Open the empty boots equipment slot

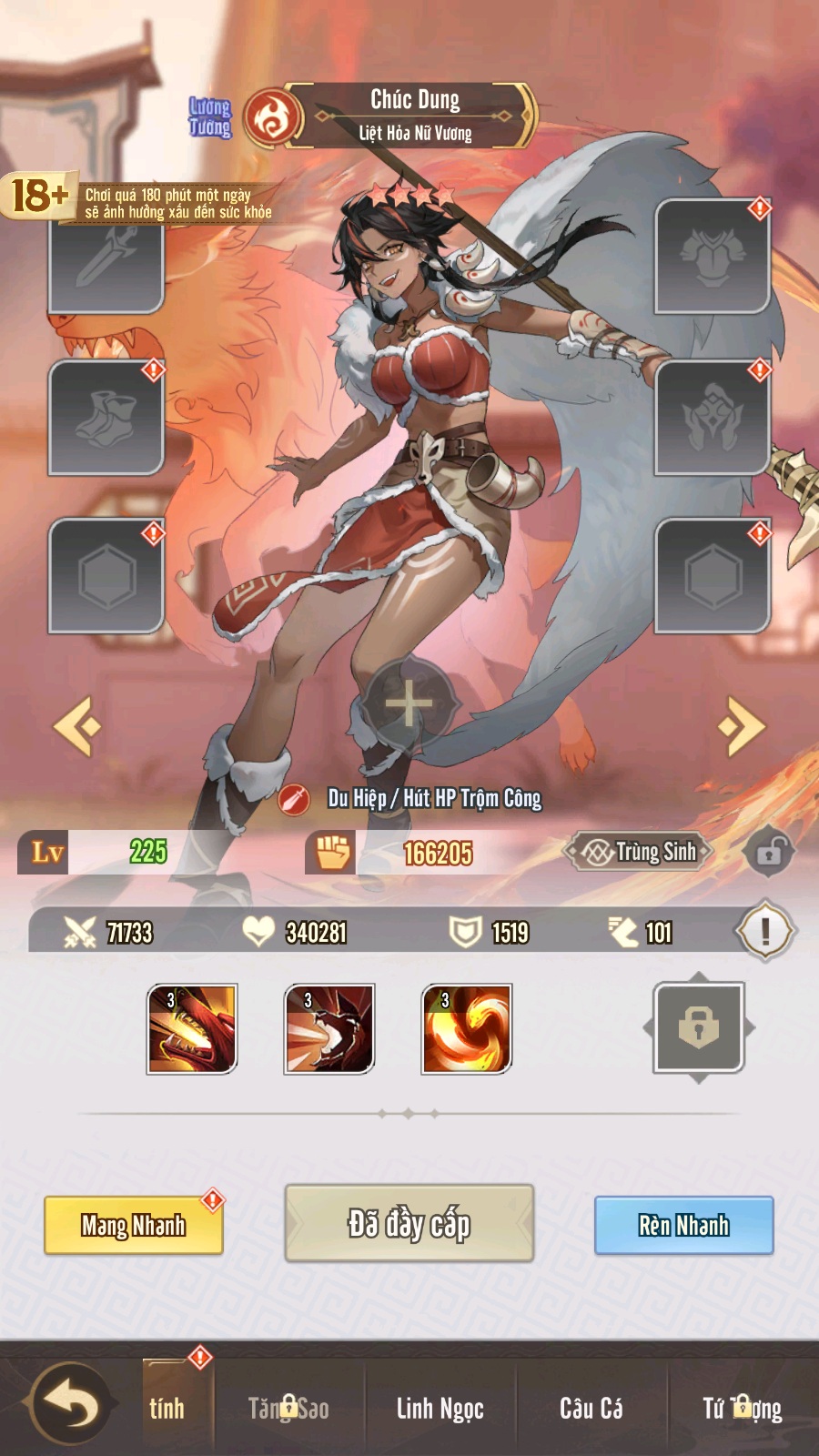click(106, 418)
